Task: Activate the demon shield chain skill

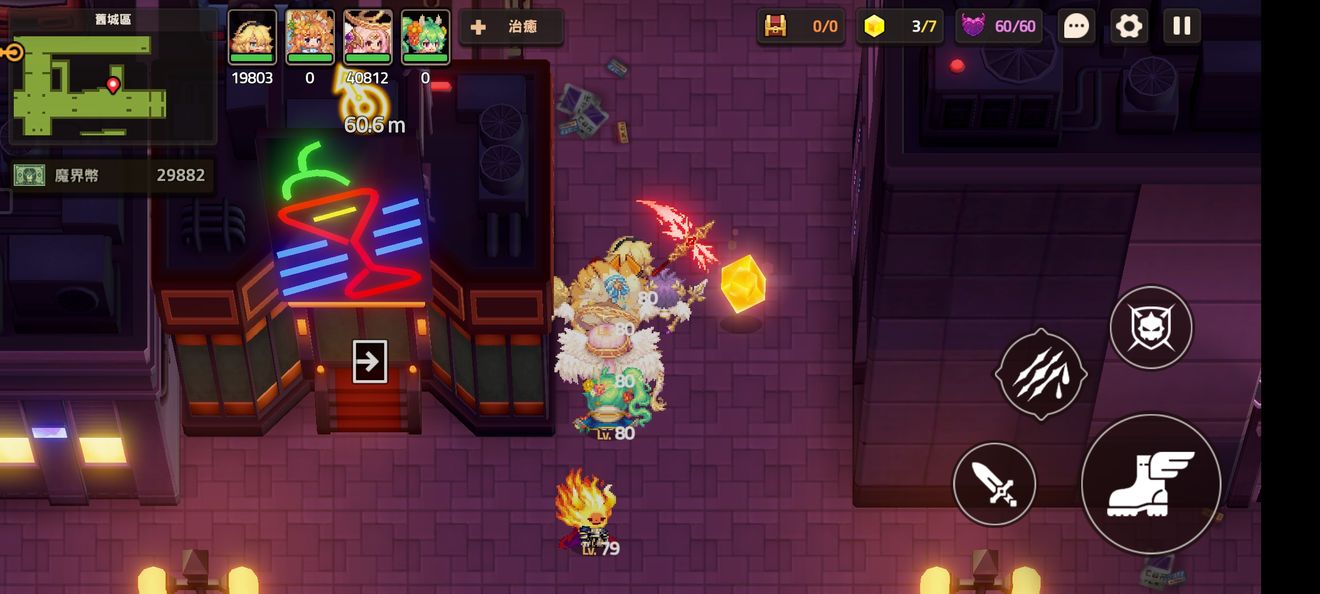Action: coord(1151,327)
